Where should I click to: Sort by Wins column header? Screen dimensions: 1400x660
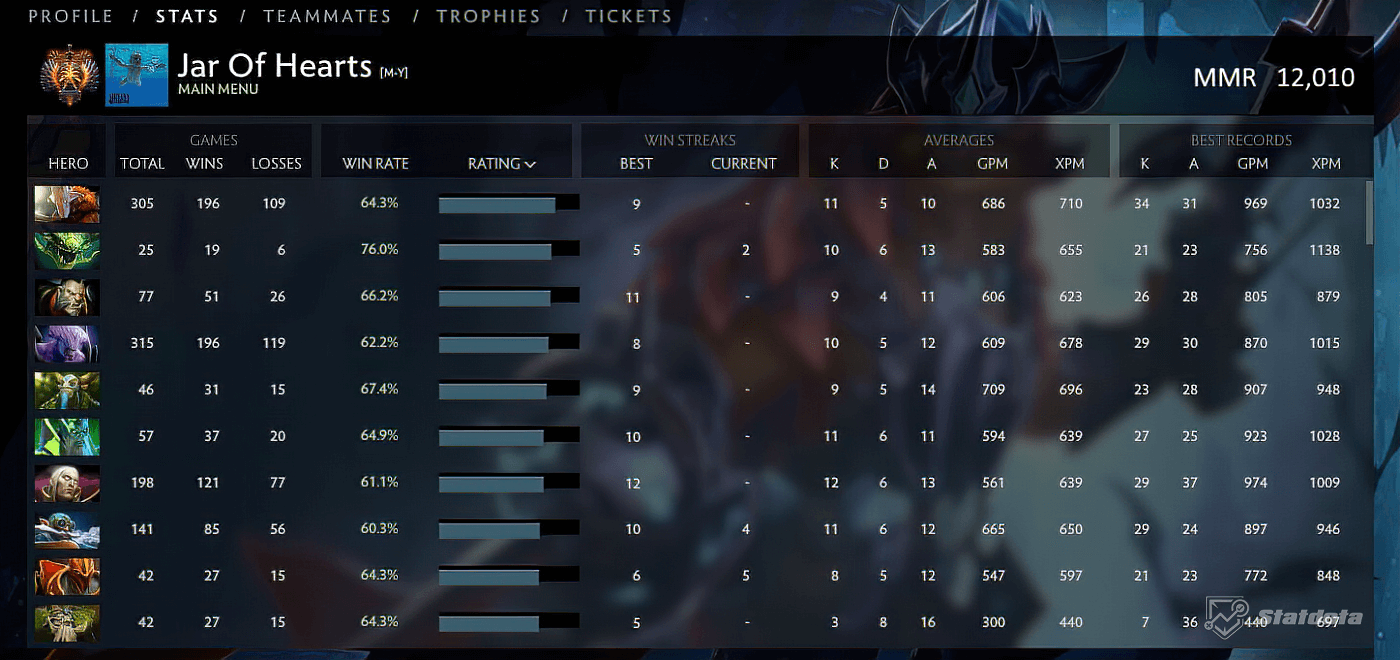(205, 163)
